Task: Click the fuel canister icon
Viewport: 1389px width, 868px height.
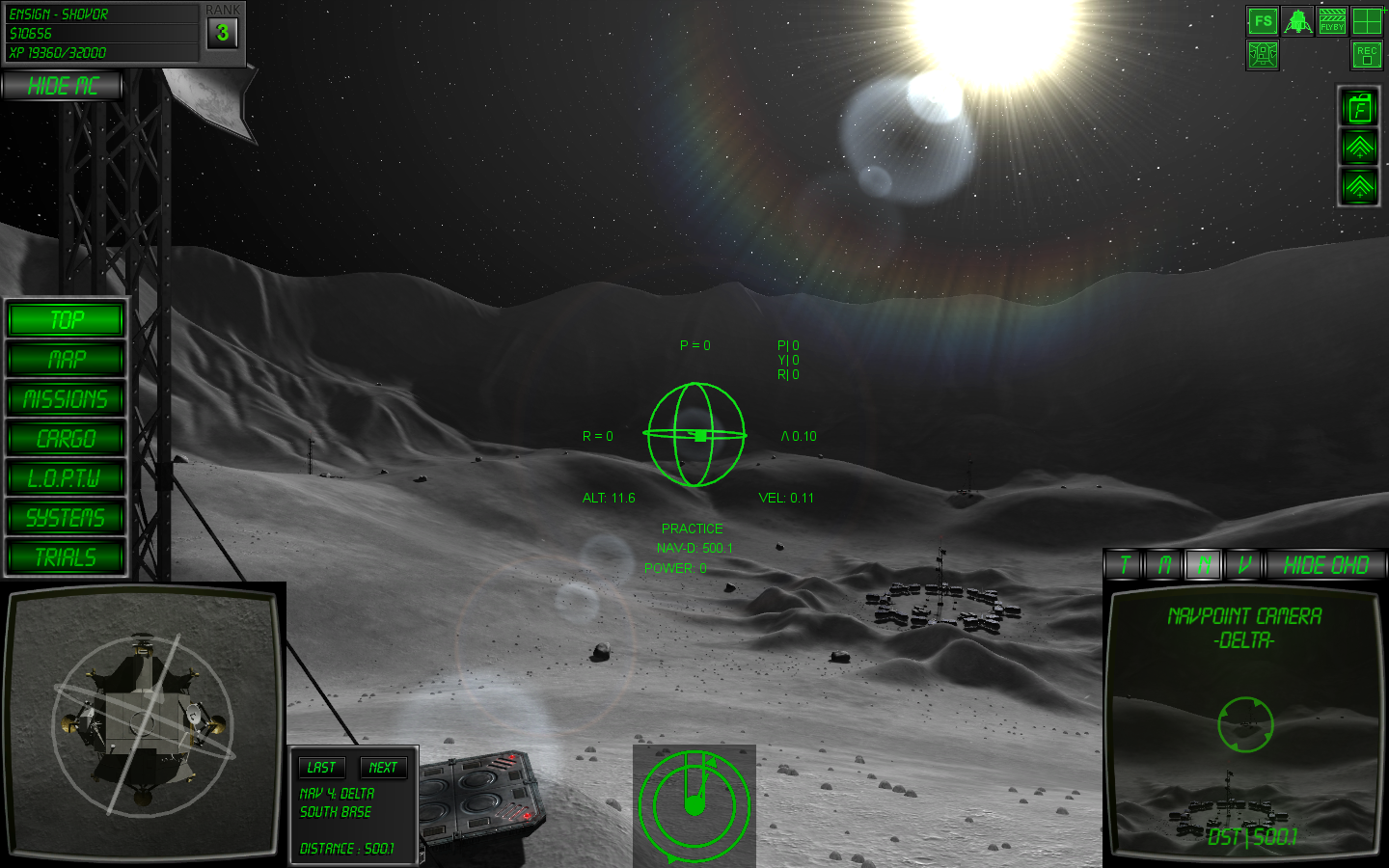Action: [x=1359, y=108]
